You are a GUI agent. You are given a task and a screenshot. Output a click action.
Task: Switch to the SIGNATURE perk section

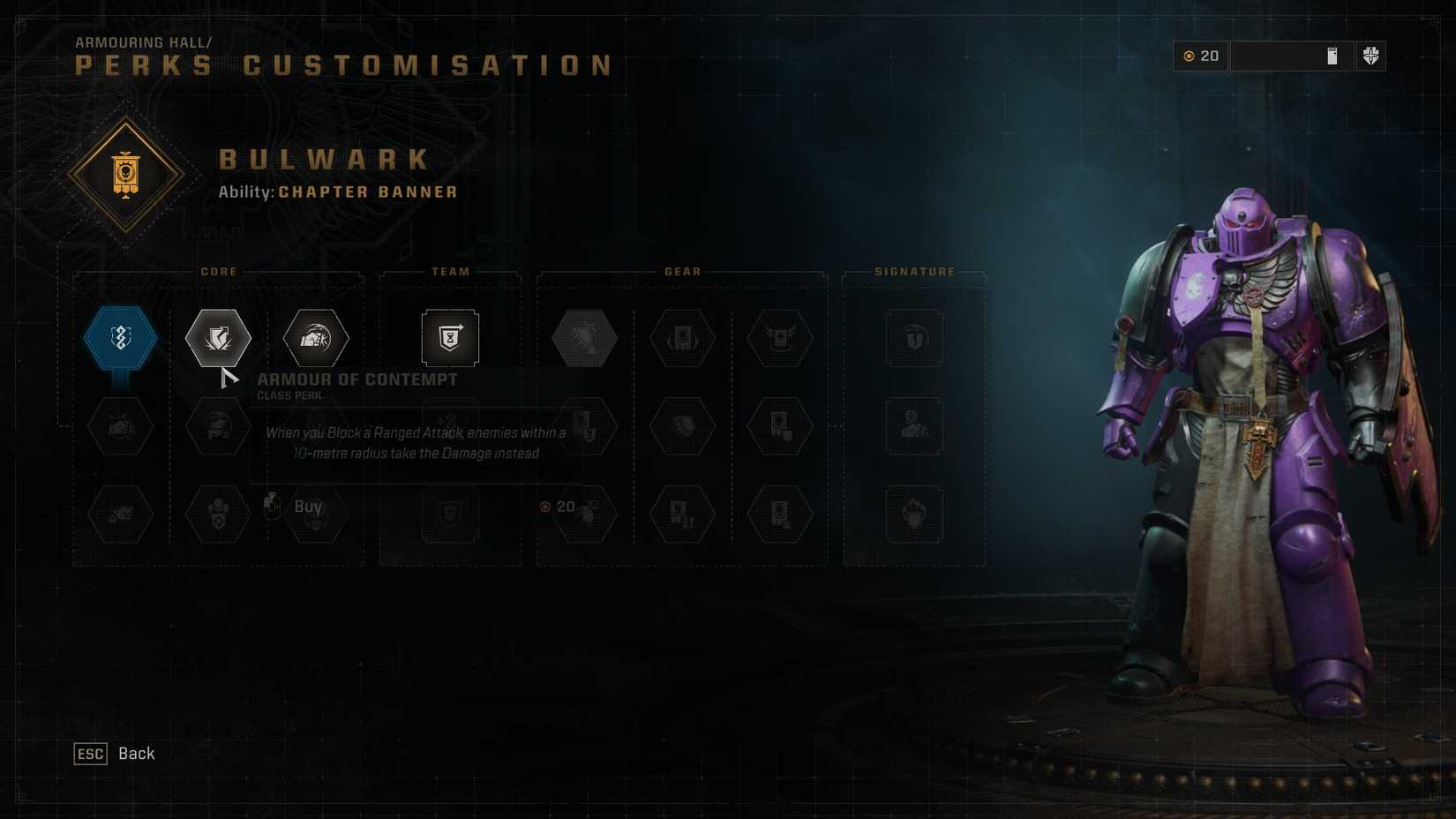tap(915, 272)
